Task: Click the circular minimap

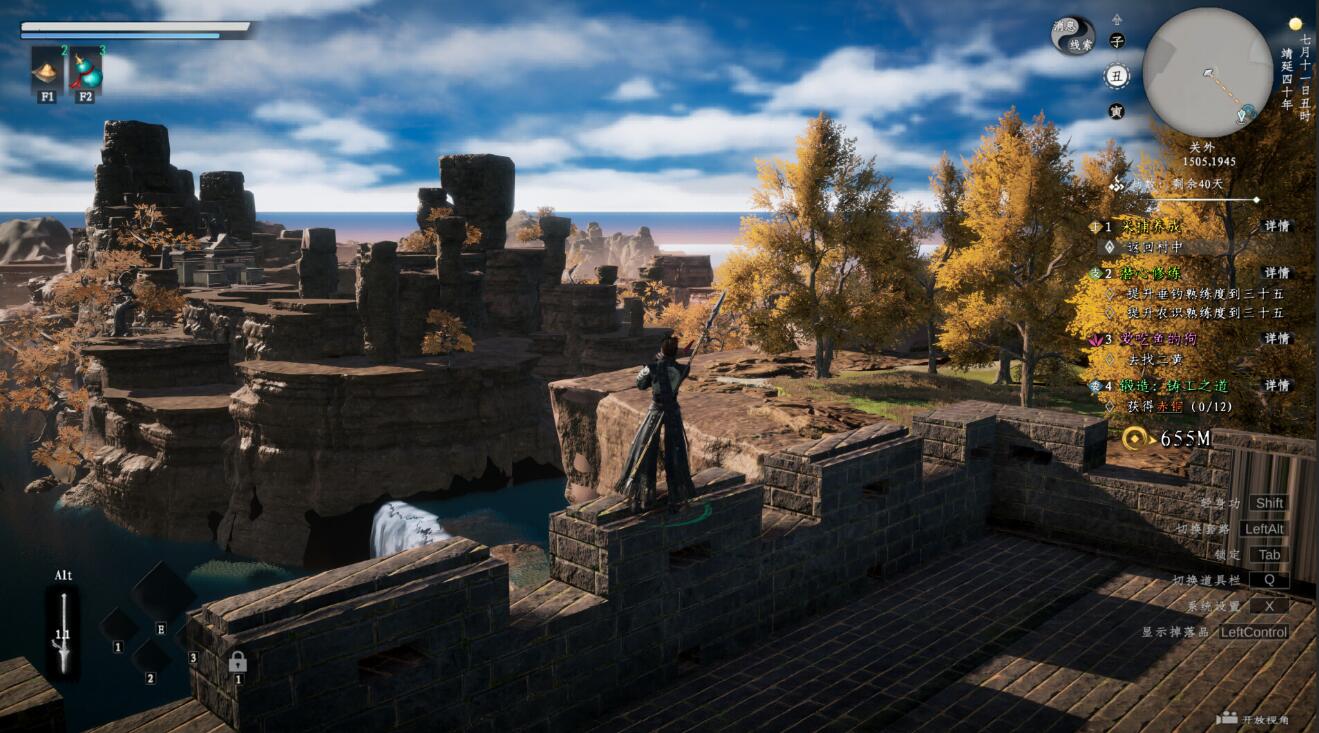Action: coord(1207,72)
